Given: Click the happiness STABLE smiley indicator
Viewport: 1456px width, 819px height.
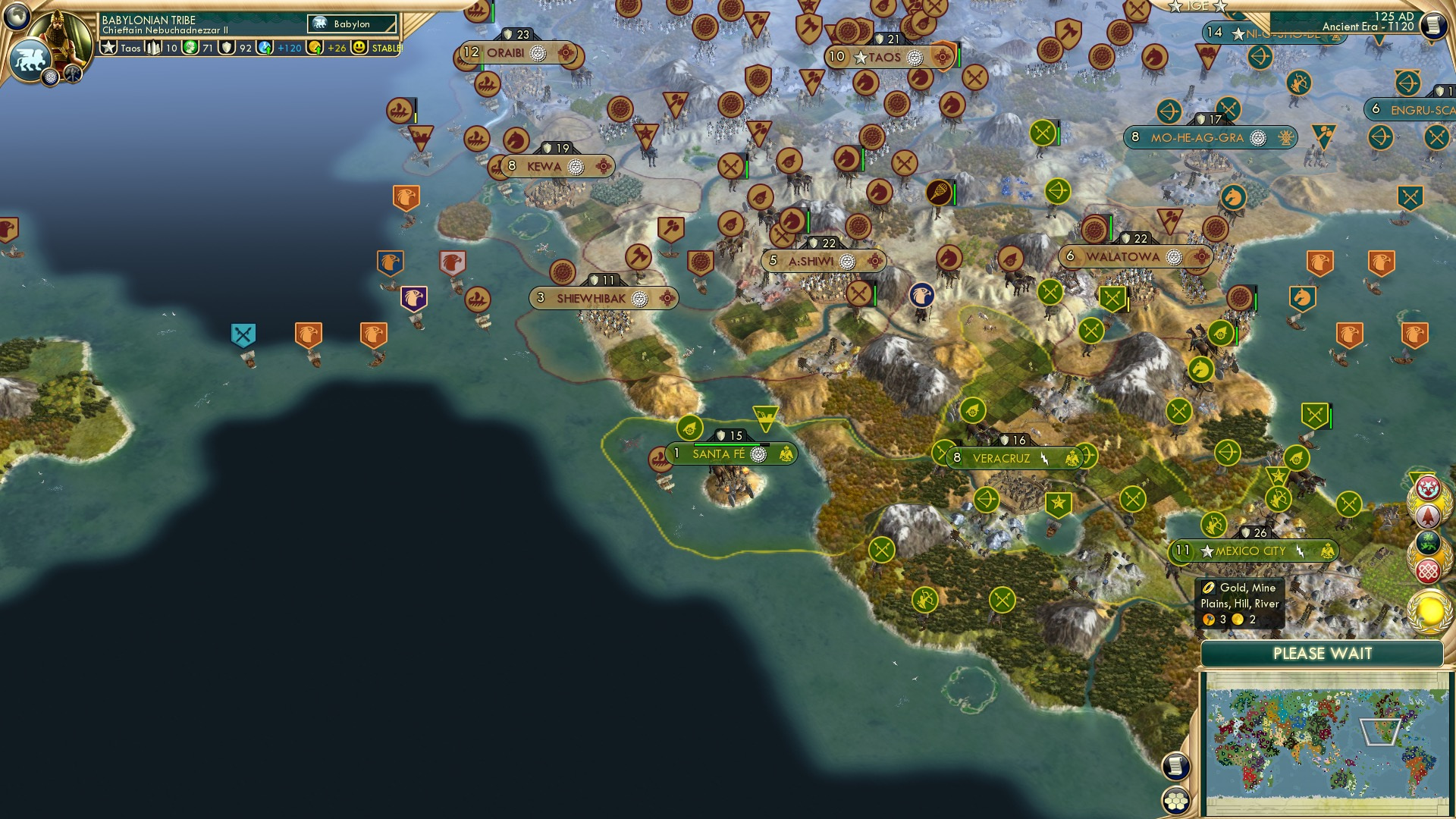Looking at the screenshot, I should click(359, 48).
